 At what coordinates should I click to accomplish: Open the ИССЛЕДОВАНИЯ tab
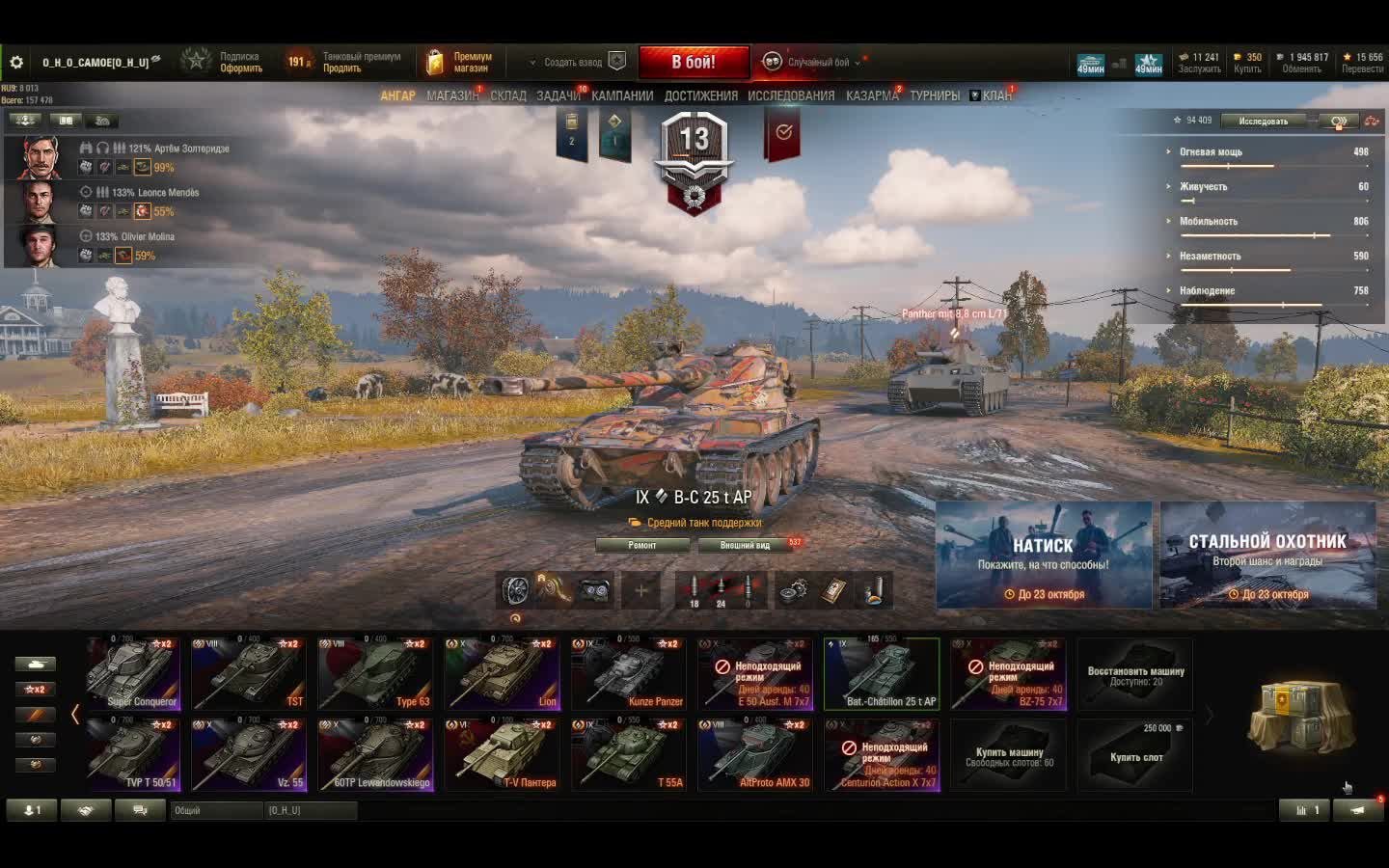[x=791, y=95]
